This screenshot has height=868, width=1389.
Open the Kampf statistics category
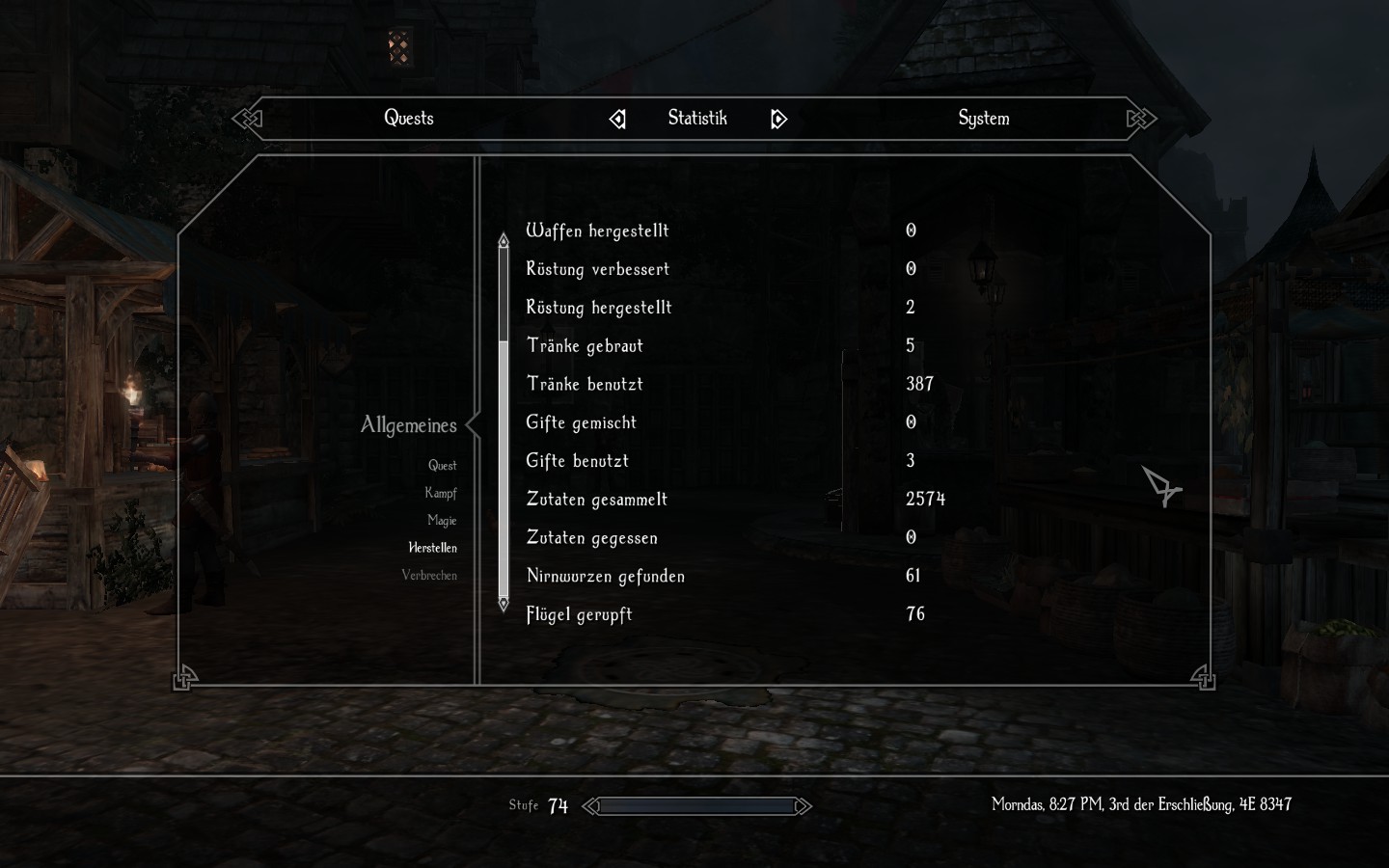point(440,493)
